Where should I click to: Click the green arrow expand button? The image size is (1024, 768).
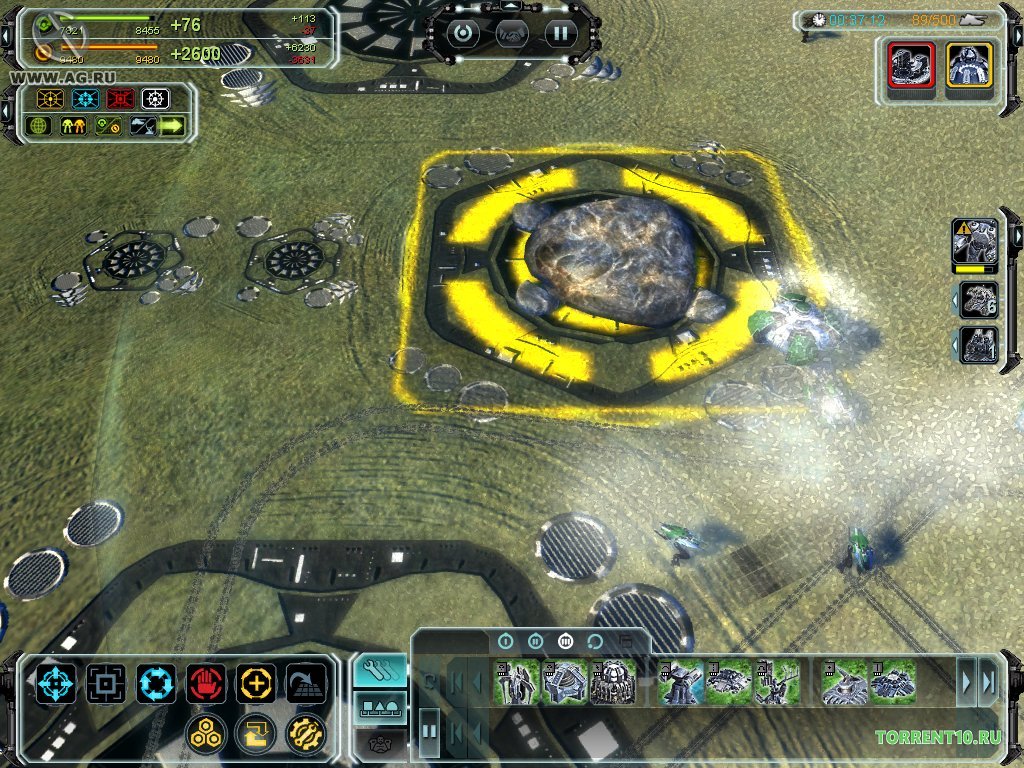coord(172,126)
